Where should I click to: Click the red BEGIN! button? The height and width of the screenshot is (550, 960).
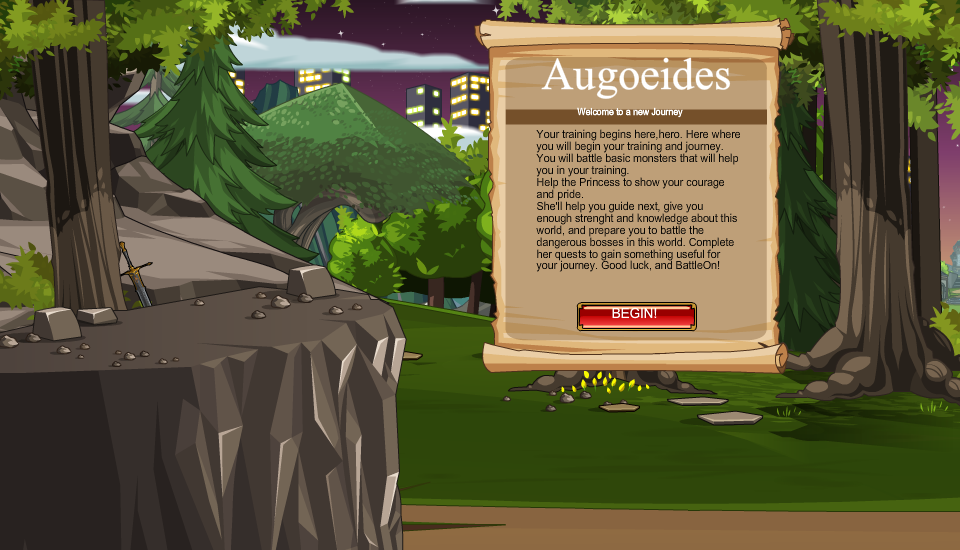[x=636, y=316]
